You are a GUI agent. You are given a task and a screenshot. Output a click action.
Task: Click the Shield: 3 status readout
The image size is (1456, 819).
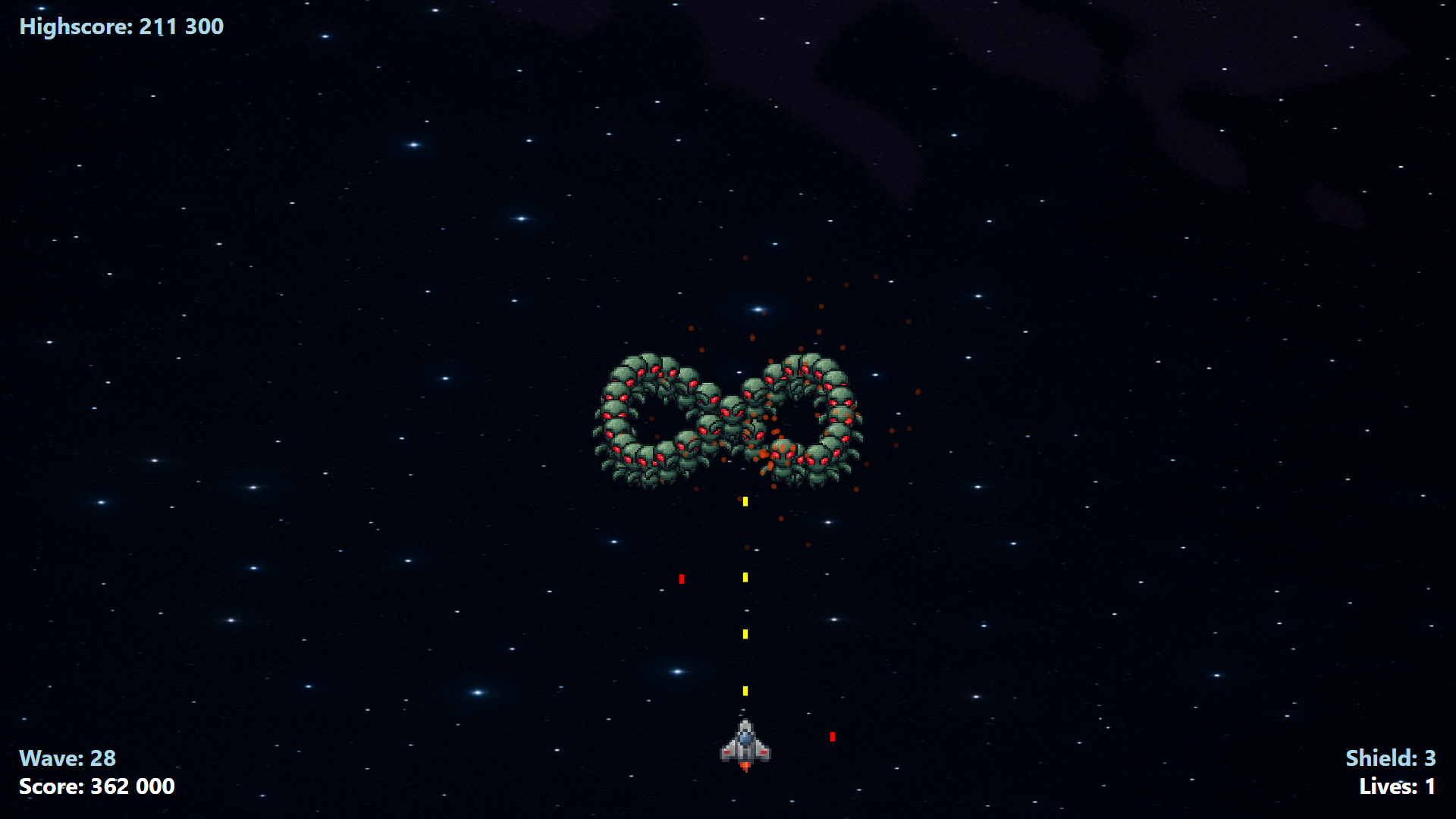(x=1392, y=758)
